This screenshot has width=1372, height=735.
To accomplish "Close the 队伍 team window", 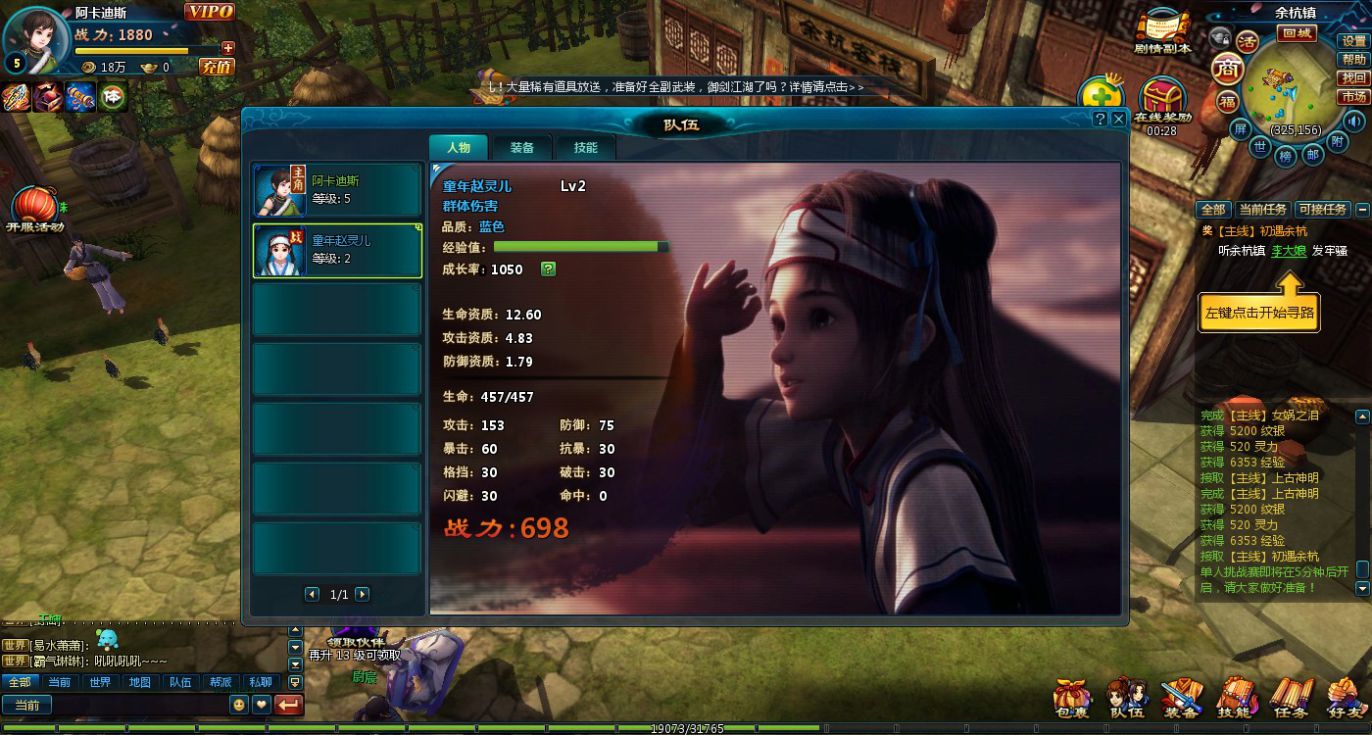I will [x=1118, y=119].
